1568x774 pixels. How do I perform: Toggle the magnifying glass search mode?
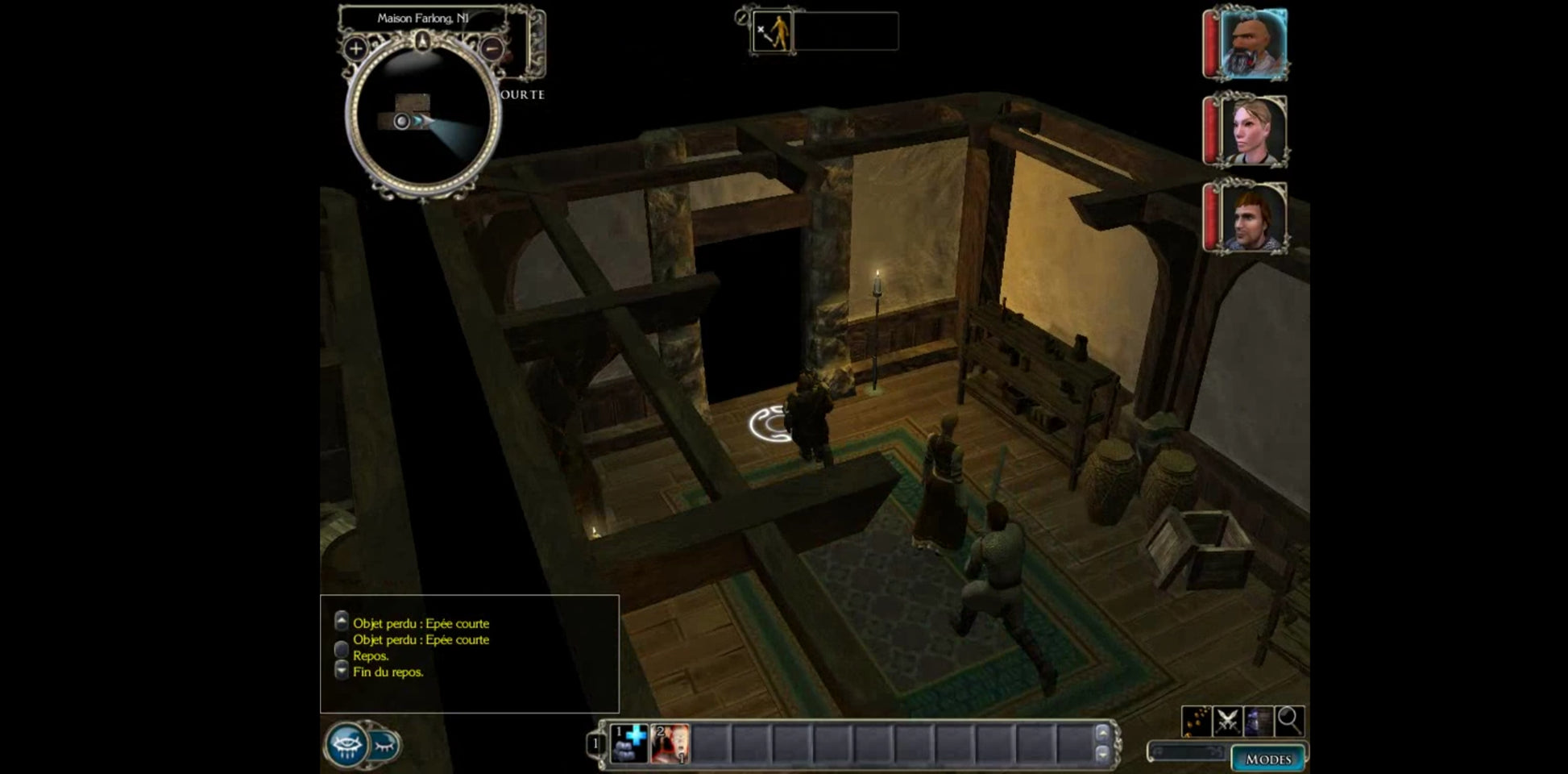pos(1289,720)
